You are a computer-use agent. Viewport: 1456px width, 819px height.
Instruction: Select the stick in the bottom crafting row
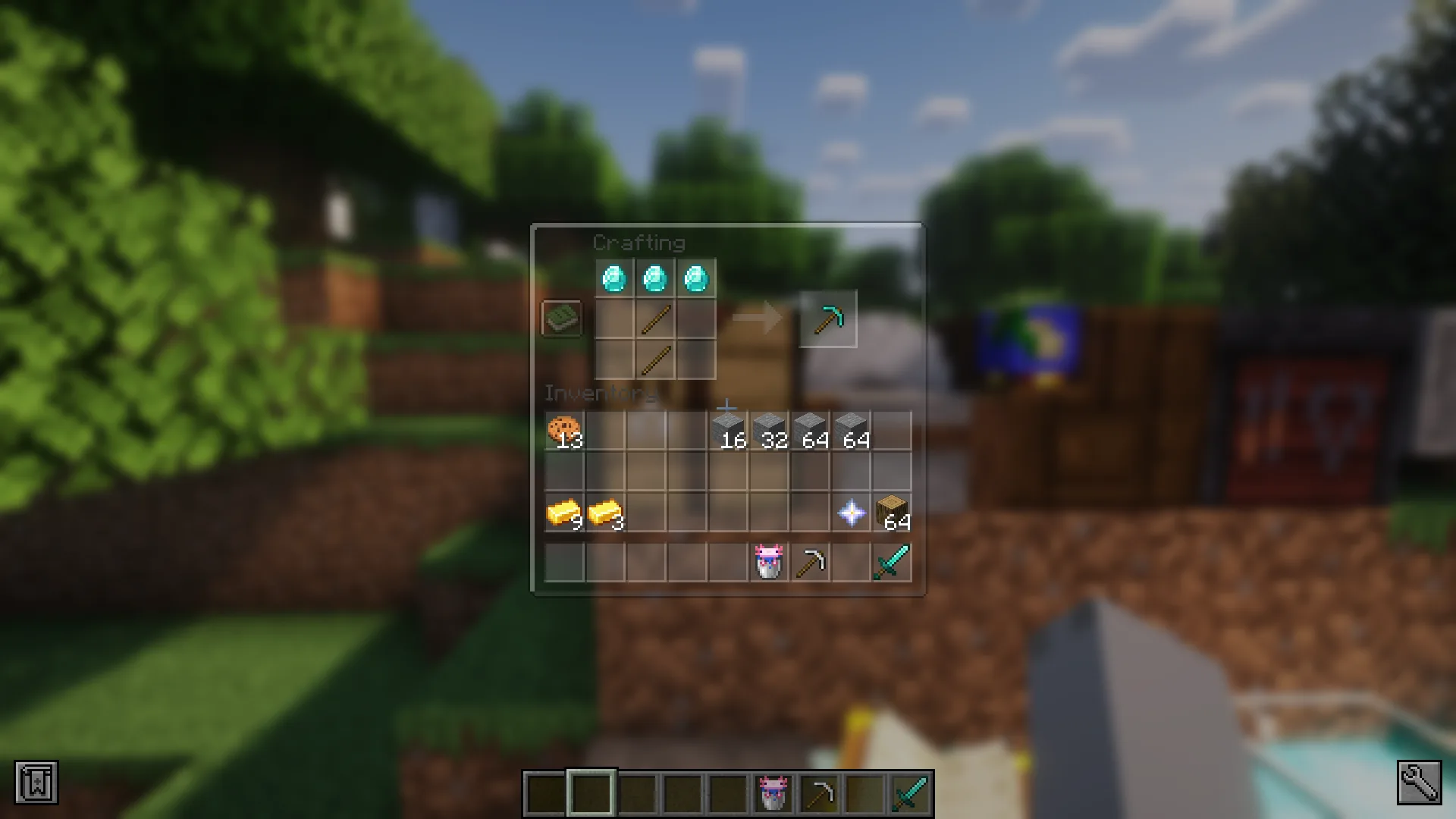click(654, 359)
